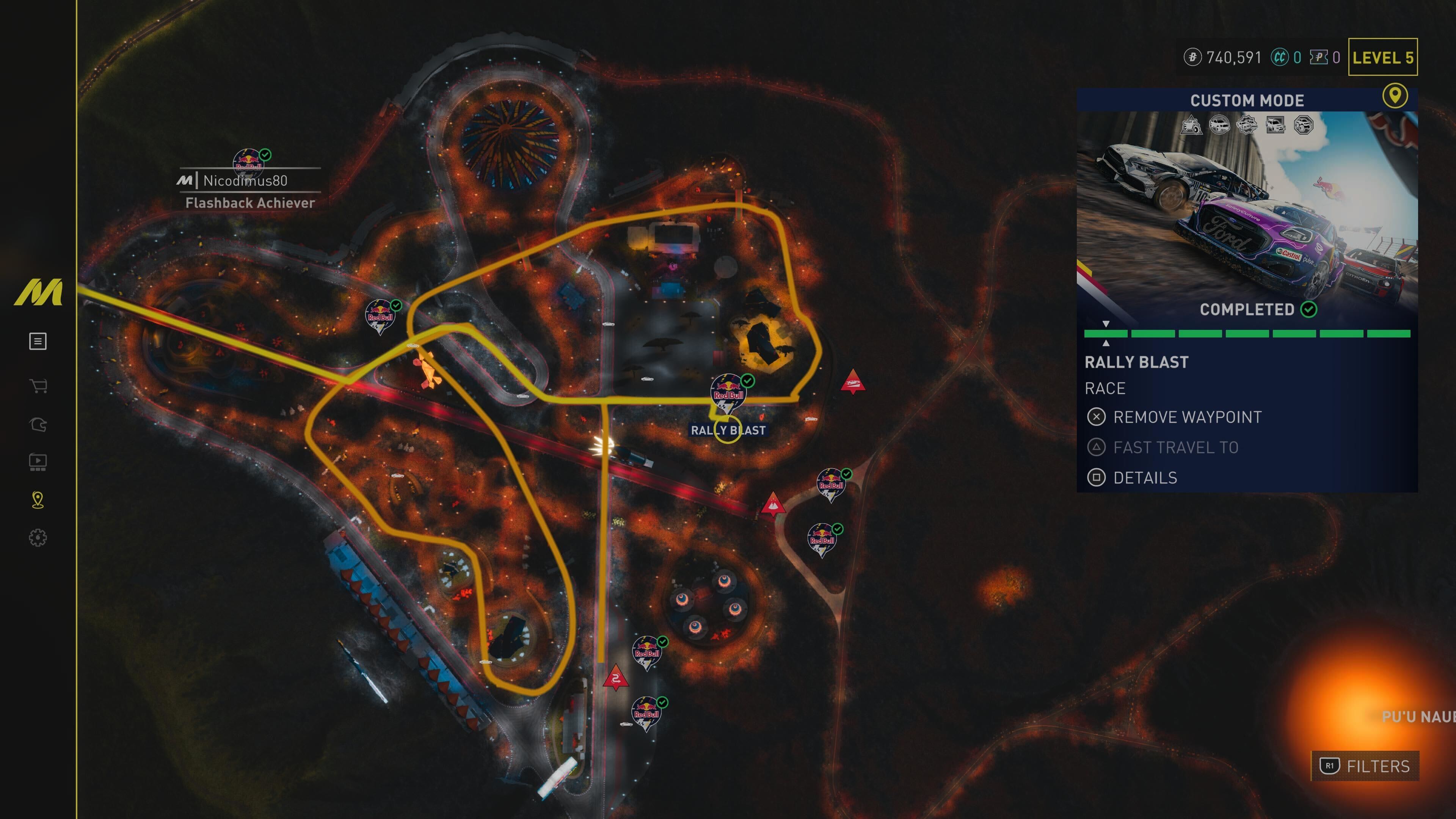Open Details for Rally Blast
The width and height of the screenshot is (1456, 819).
[x=1145, y=478]
